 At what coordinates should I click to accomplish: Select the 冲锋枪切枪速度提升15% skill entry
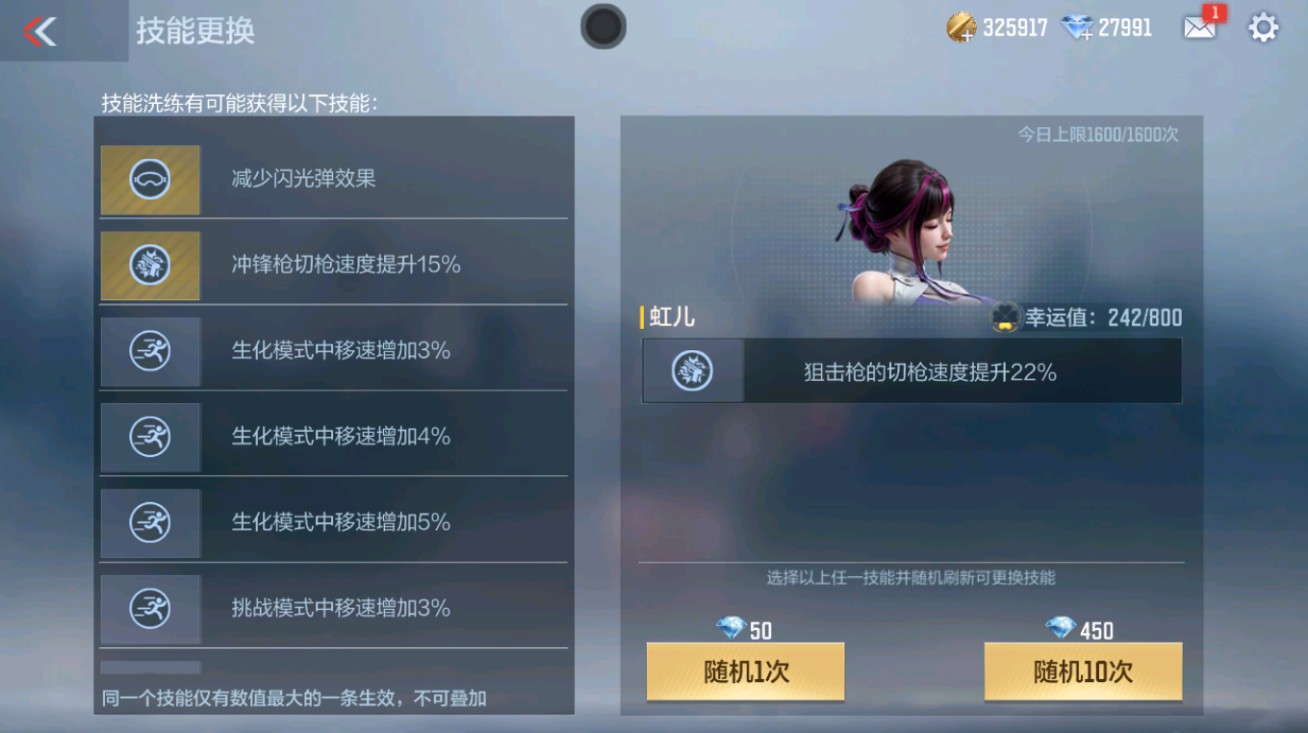pyautogui.click(x=335, y=265)
